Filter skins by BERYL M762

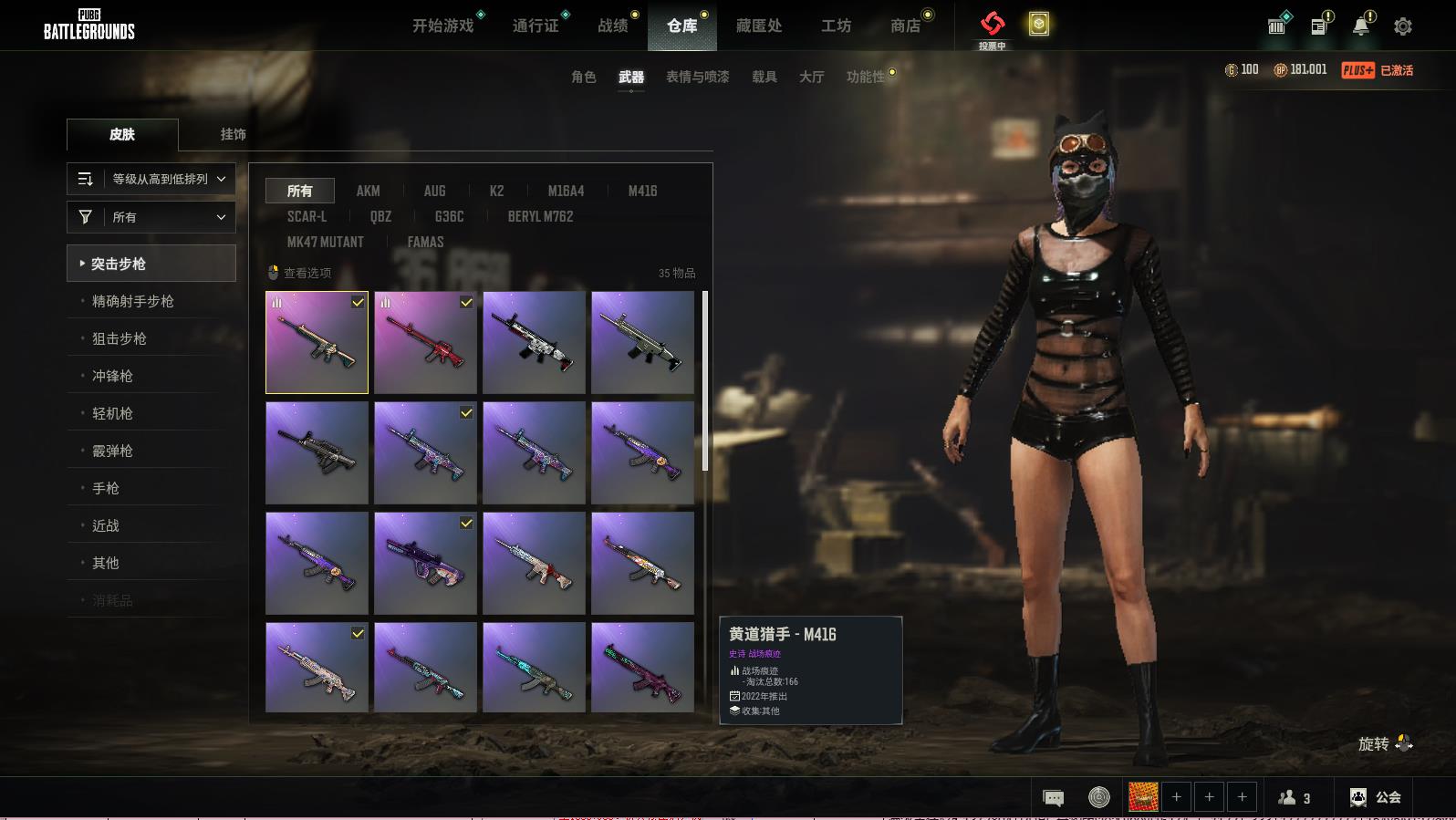tap(540, 216)
